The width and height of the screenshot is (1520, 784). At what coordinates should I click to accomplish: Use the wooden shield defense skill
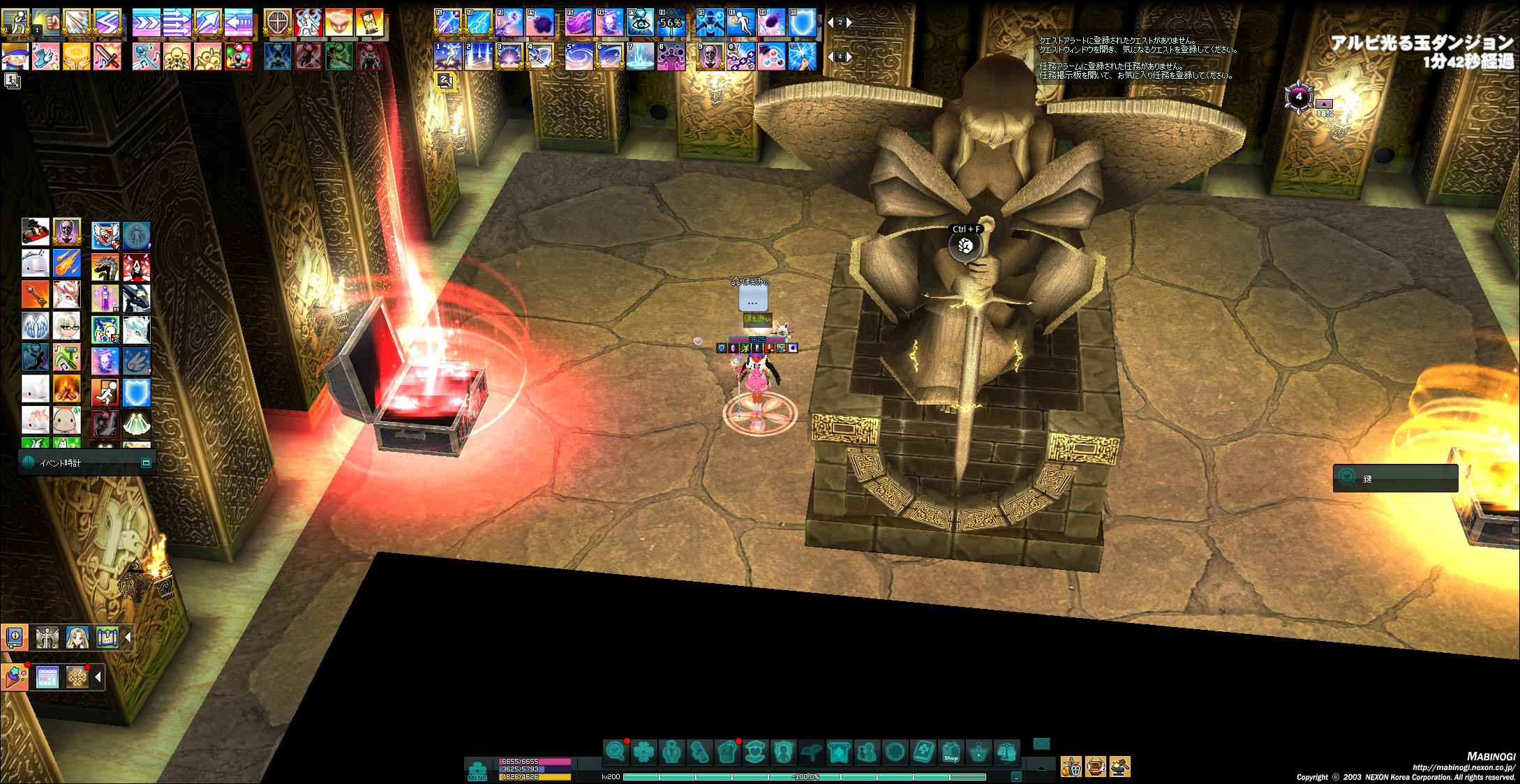point(278,22)
